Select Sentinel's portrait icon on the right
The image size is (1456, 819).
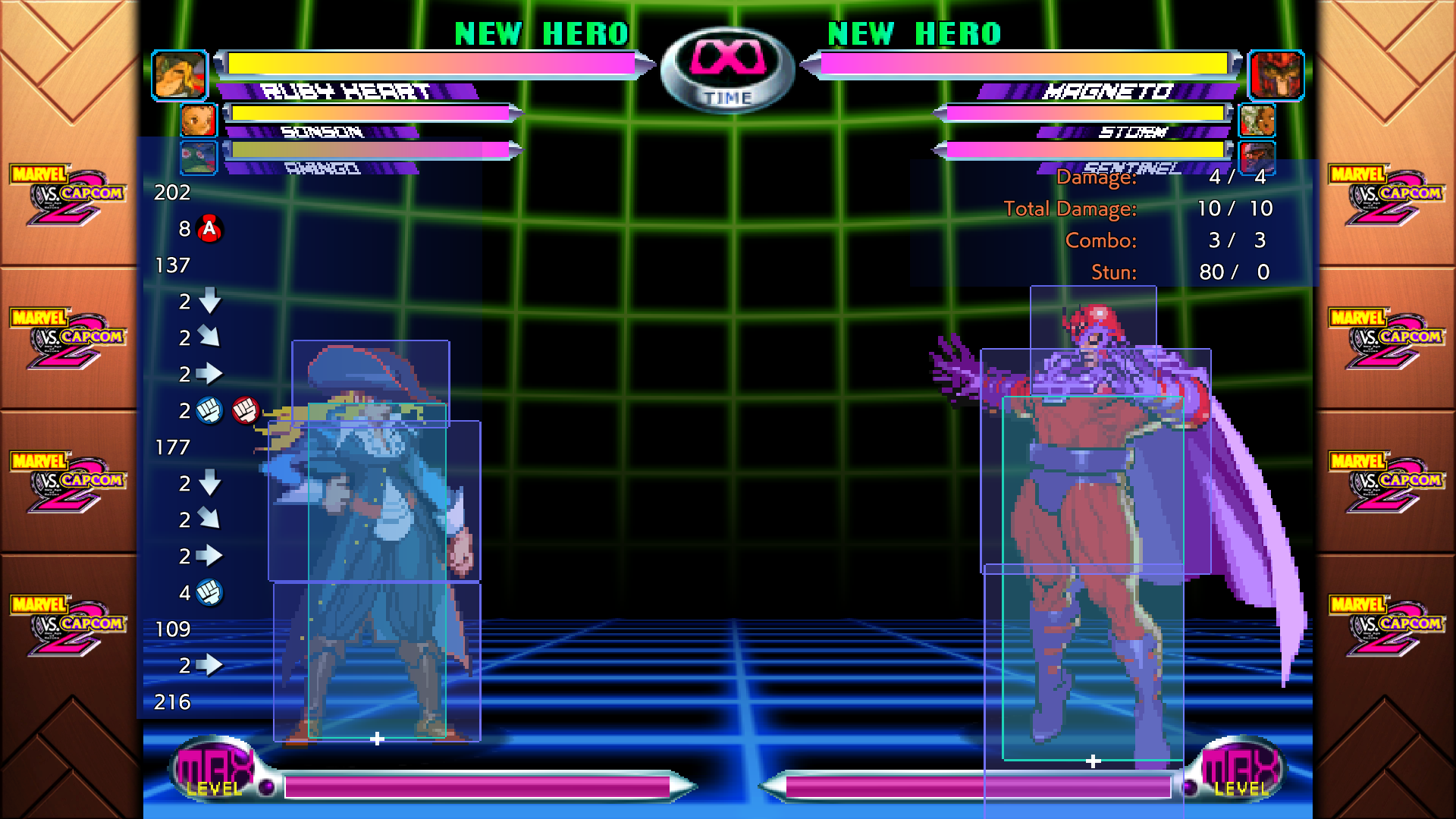coord(1258,158)
